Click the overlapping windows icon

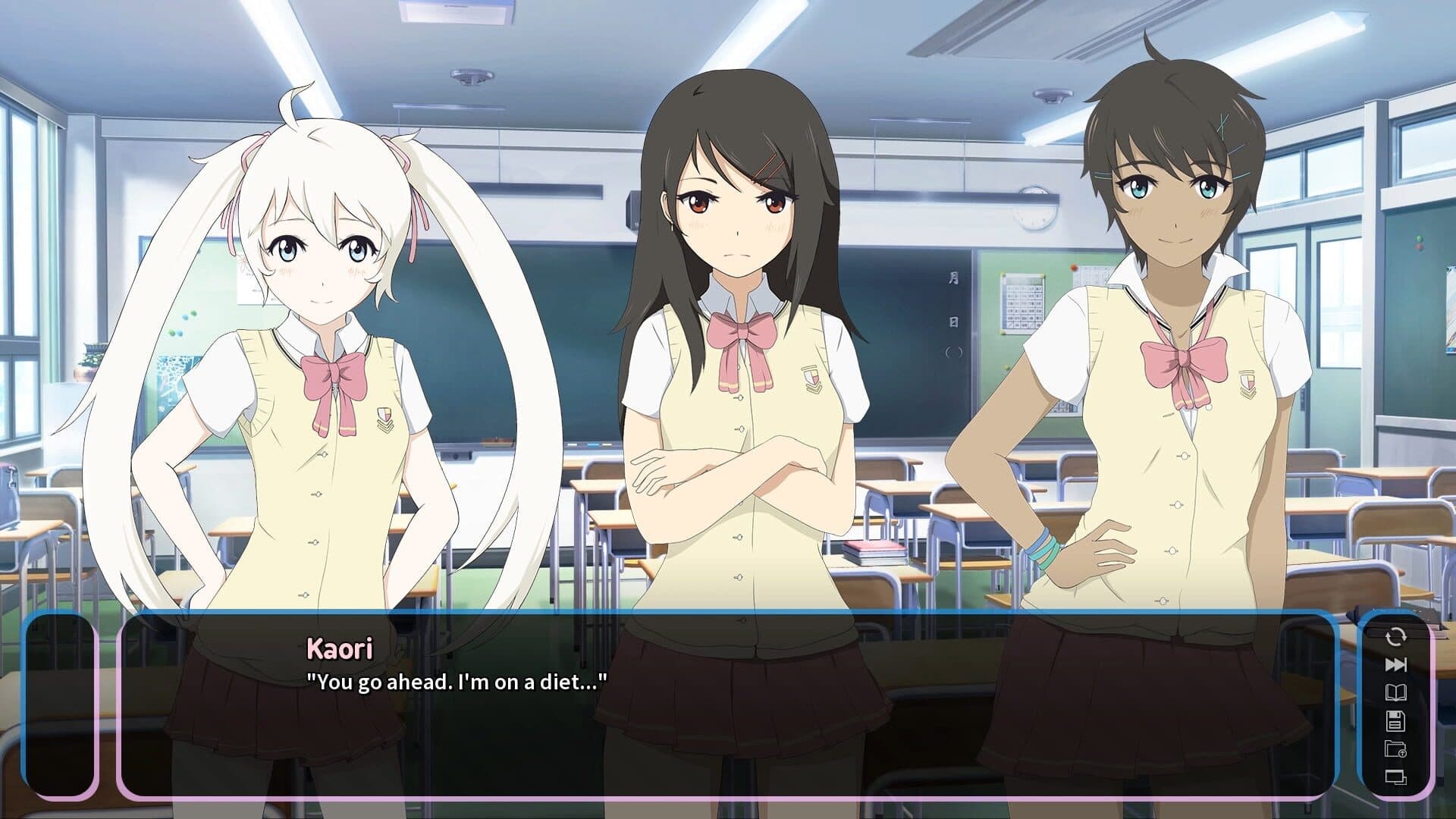[x=1395, y=777]
